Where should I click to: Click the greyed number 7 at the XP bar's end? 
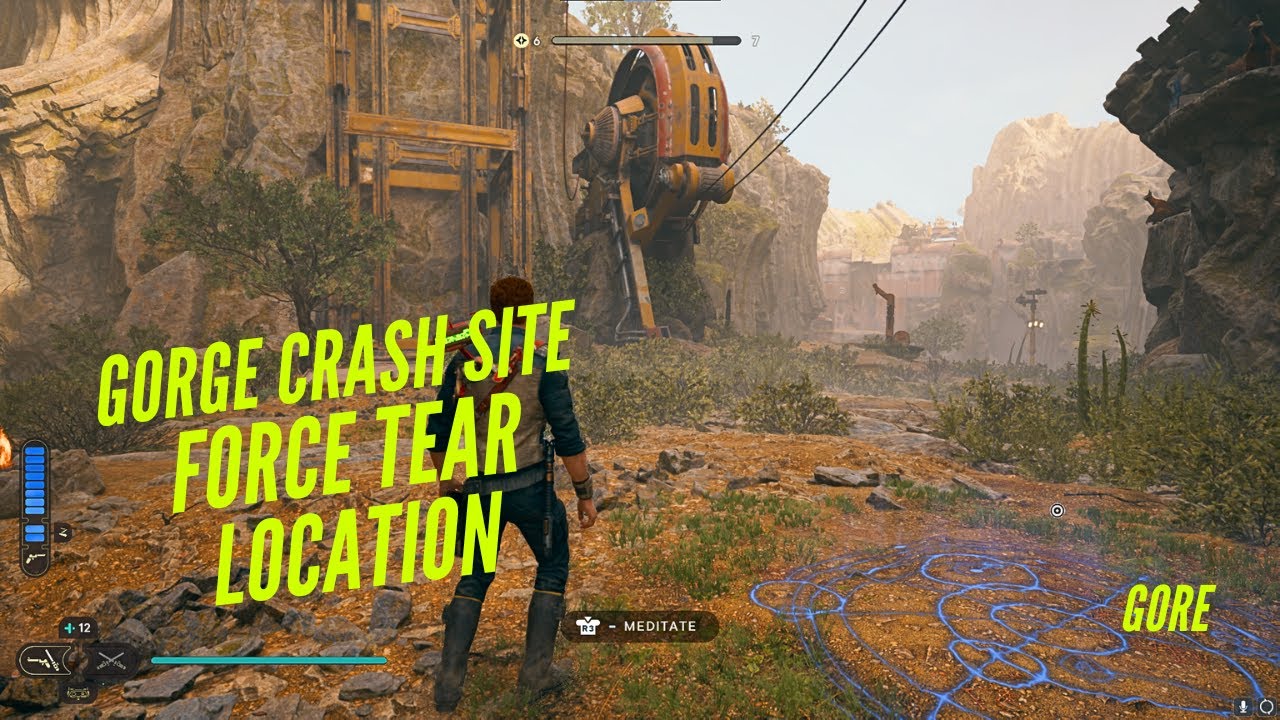pos(755,42)
